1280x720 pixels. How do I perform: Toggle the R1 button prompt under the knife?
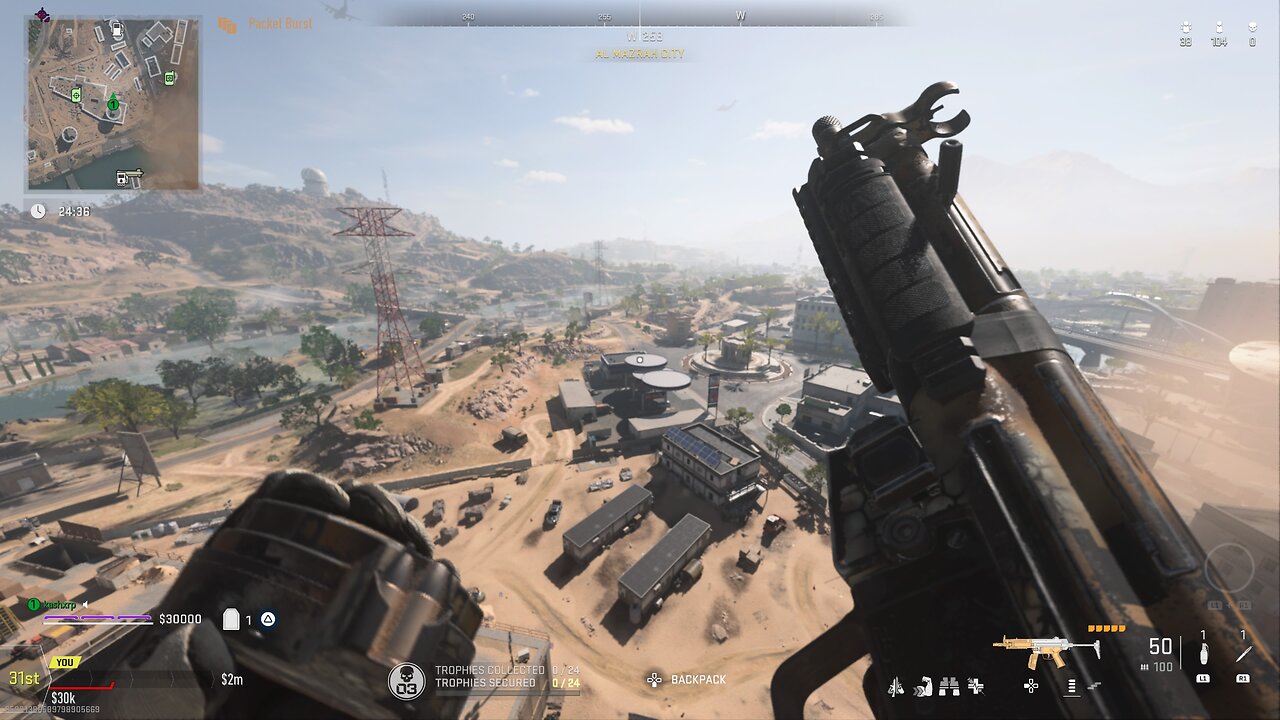coord(1243,678)
